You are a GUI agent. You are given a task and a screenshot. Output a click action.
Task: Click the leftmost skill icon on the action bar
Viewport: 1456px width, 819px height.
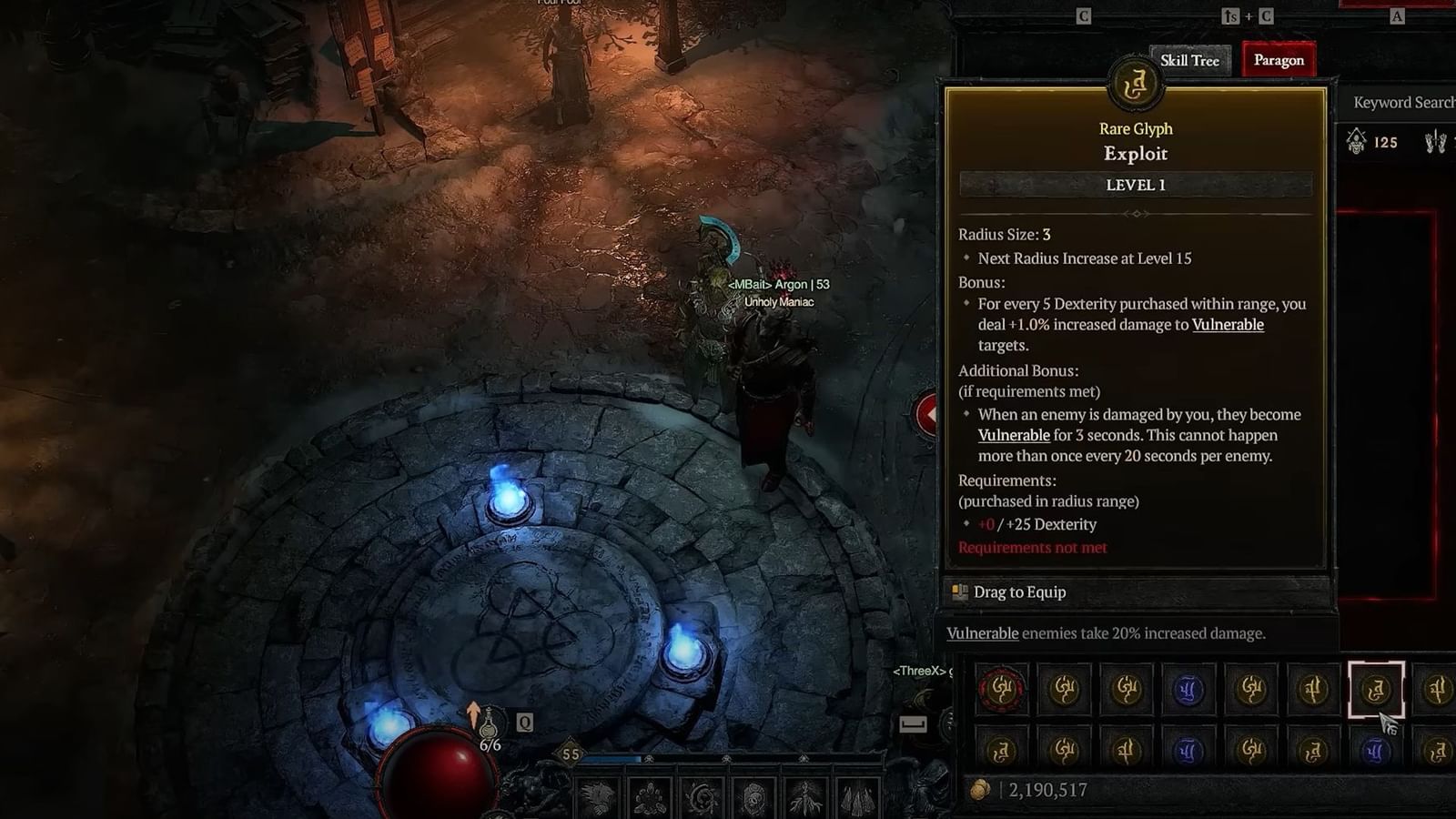(x=596, y=798)
